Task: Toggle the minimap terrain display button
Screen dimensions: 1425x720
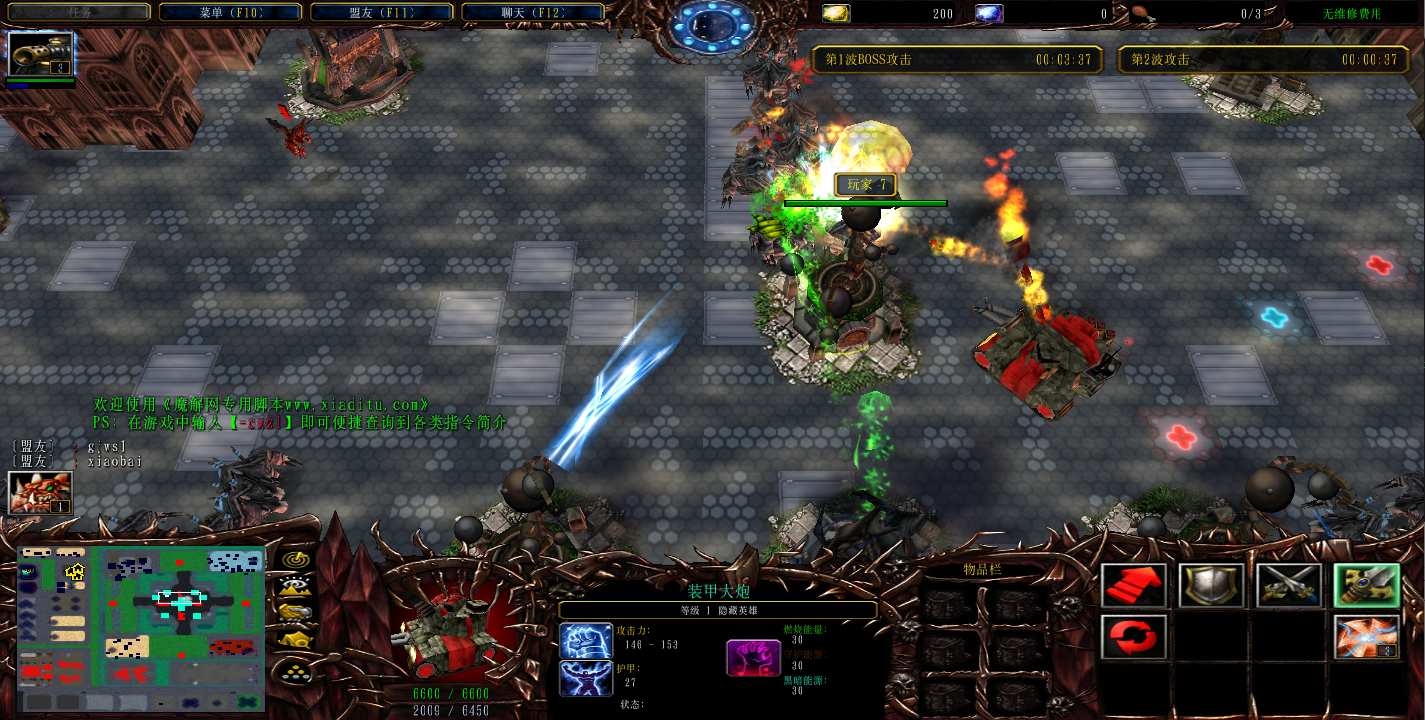Action: [x=295, y=585]
